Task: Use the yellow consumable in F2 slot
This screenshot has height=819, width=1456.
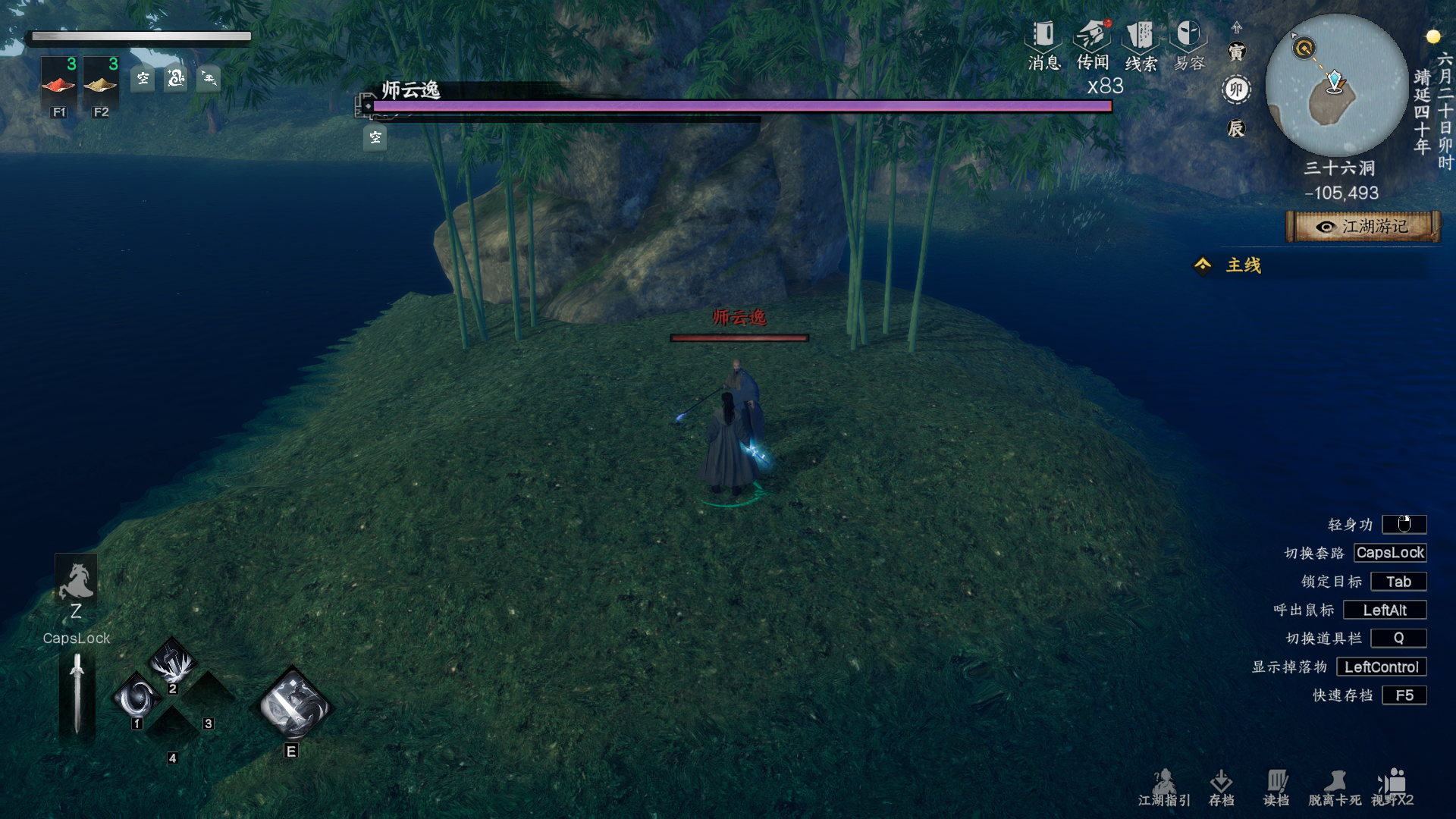Action: pyautogui.click(x=100, y=85)
